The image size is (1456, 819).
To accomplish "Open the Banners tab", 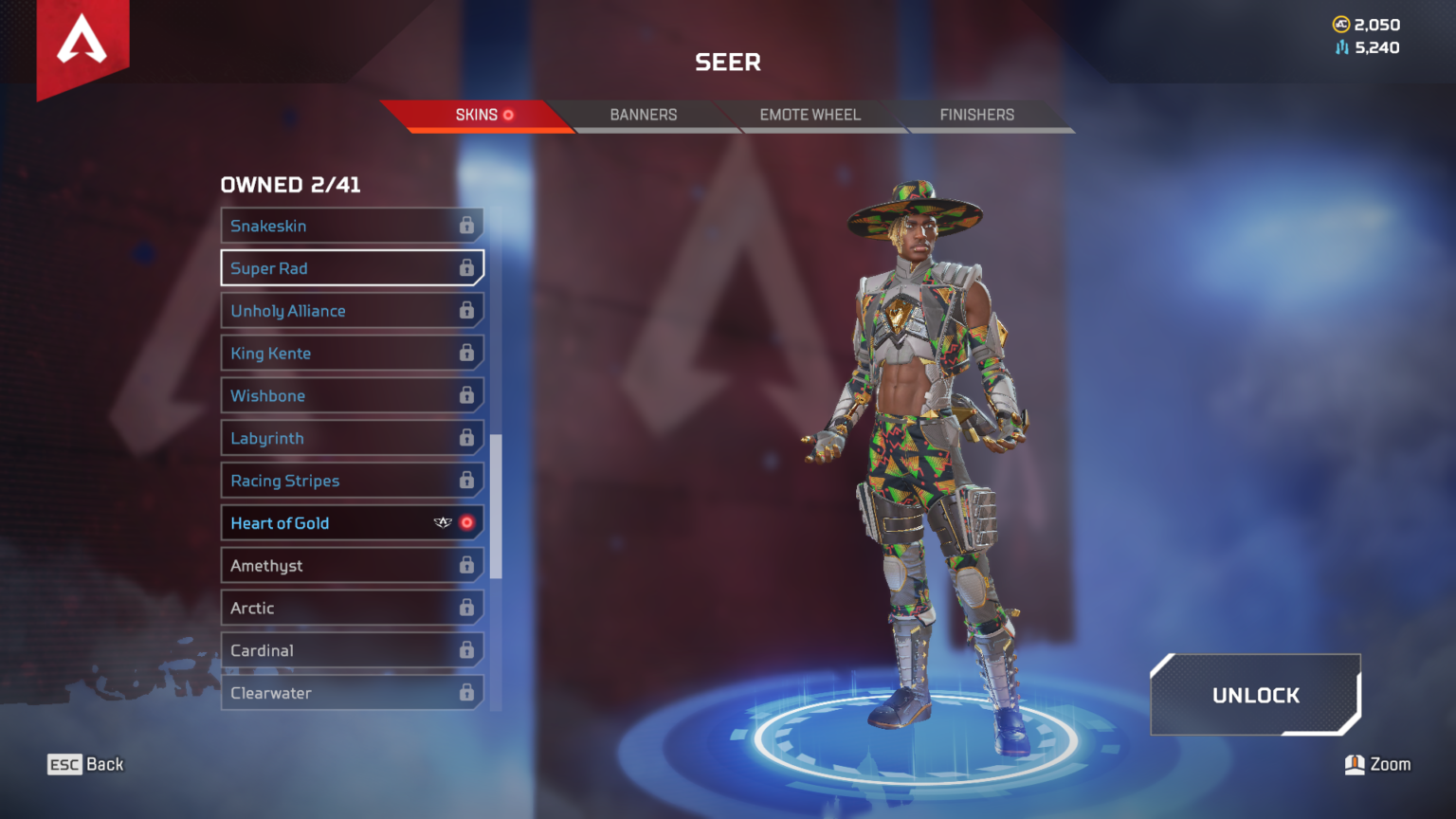I will pos(643,115).
